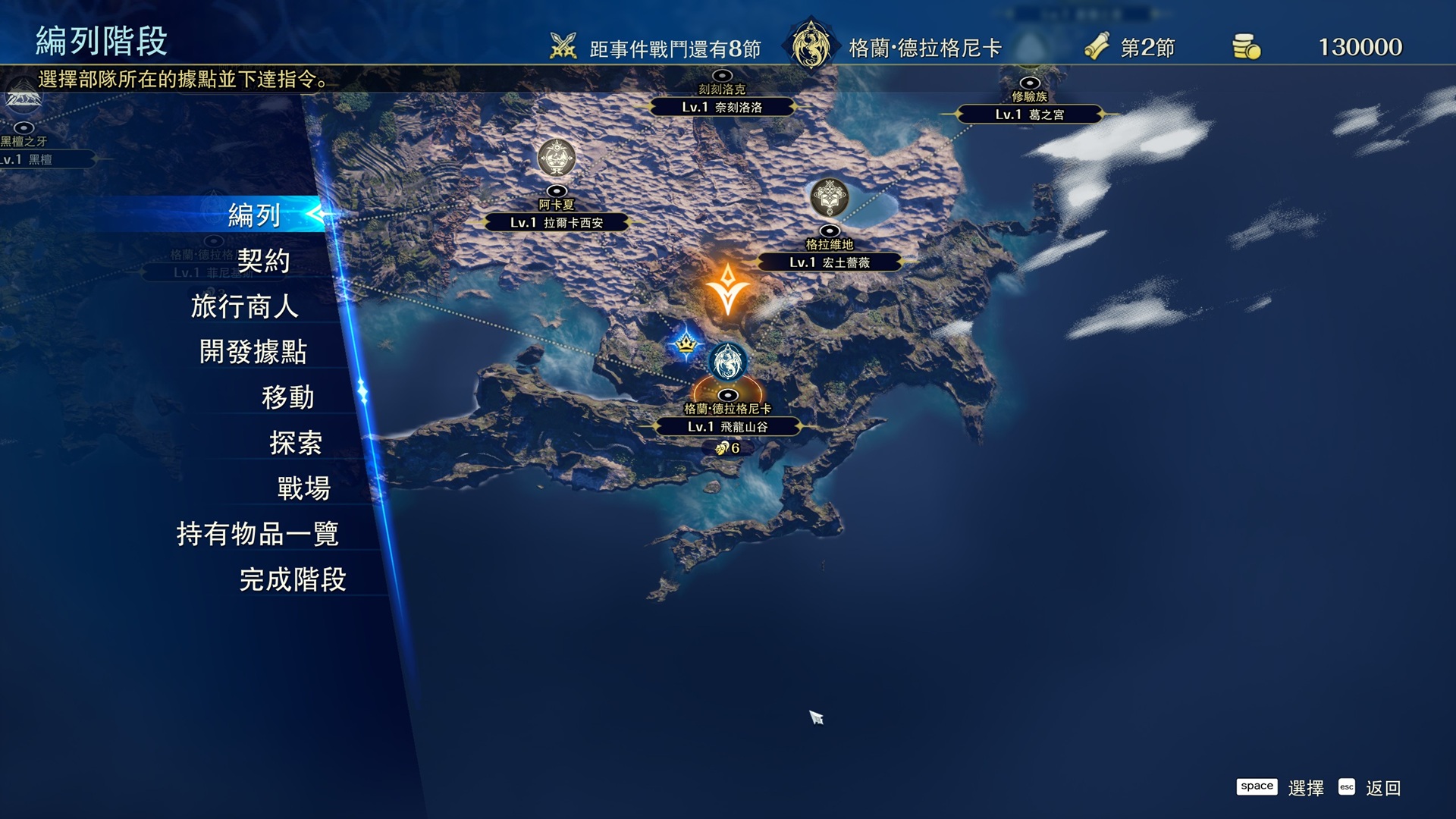Choose 旅行商人 from the menu

244,306
